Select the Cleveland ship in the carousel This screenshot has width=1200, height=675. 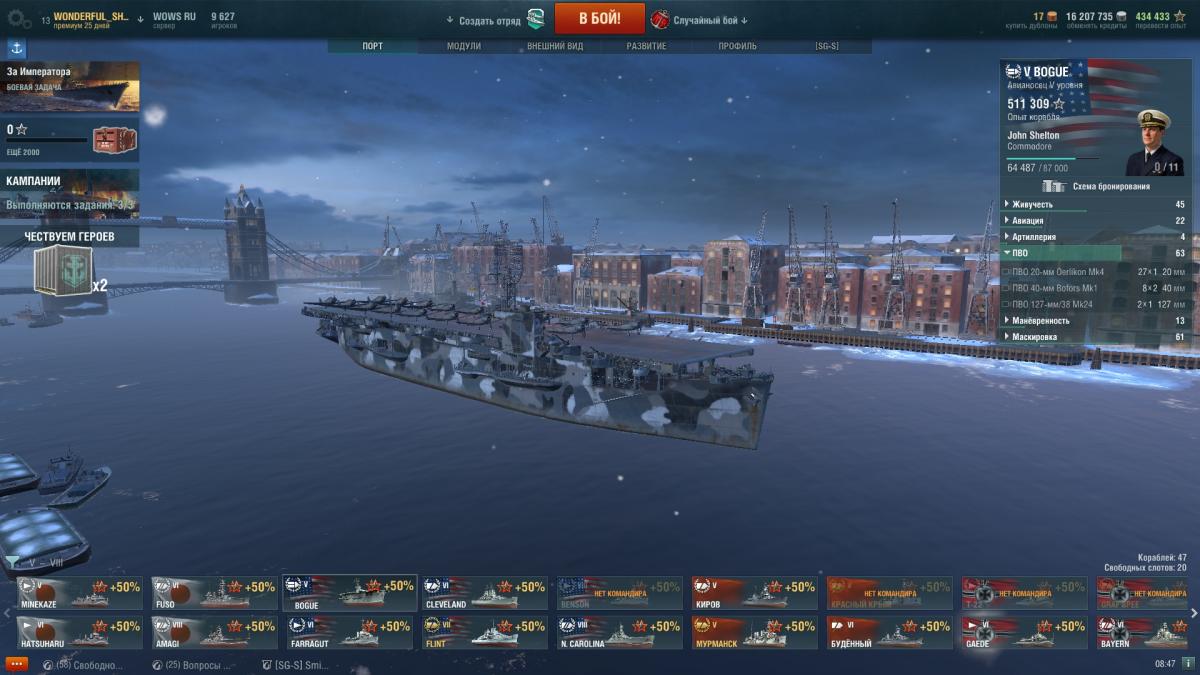click(484, 593)
